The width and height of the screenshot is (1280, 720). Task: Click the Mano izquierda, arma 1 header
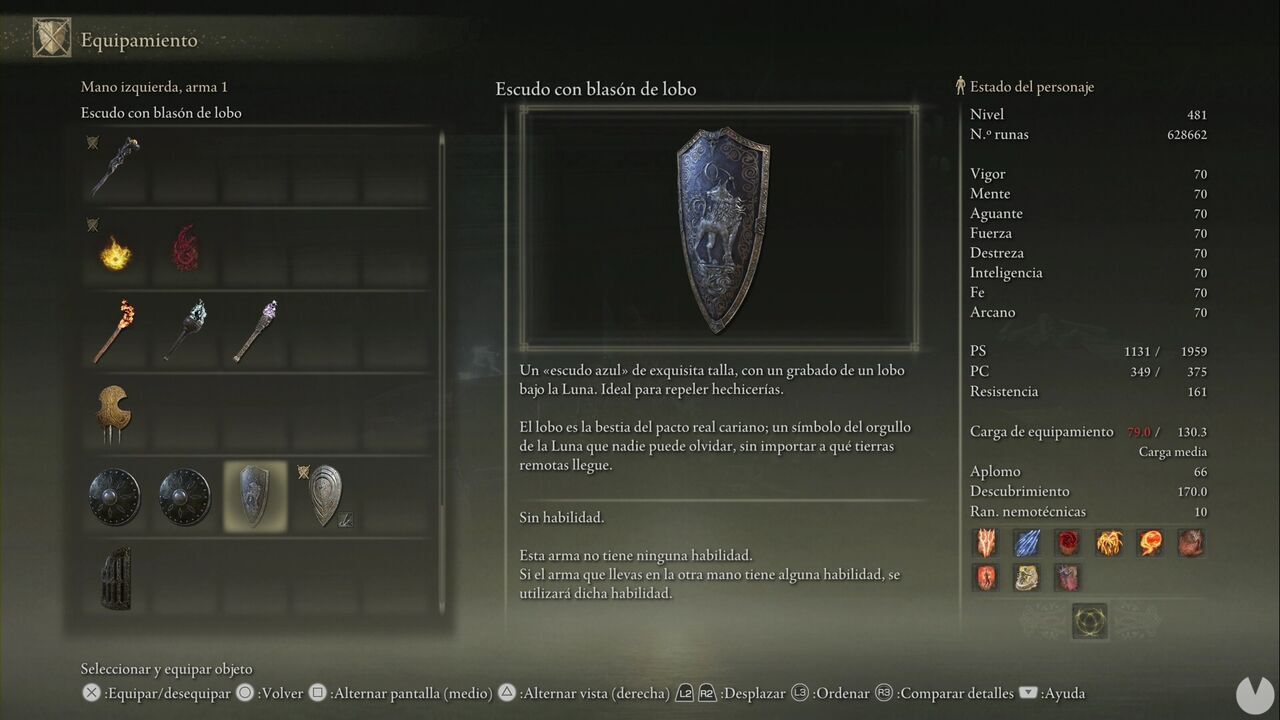pos(154,87)
